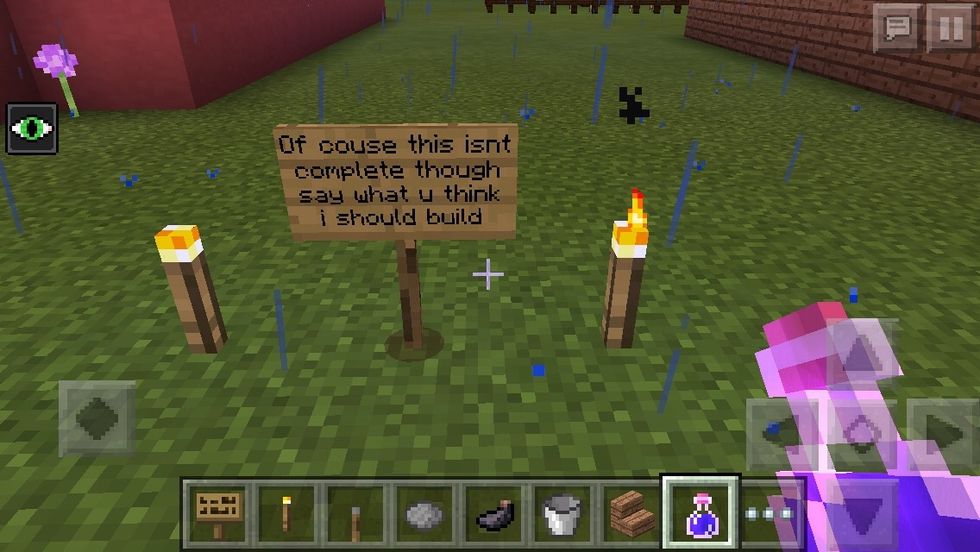Tap the green eye icon
This screenshot has height=552, width=980.
coord(32,128)
